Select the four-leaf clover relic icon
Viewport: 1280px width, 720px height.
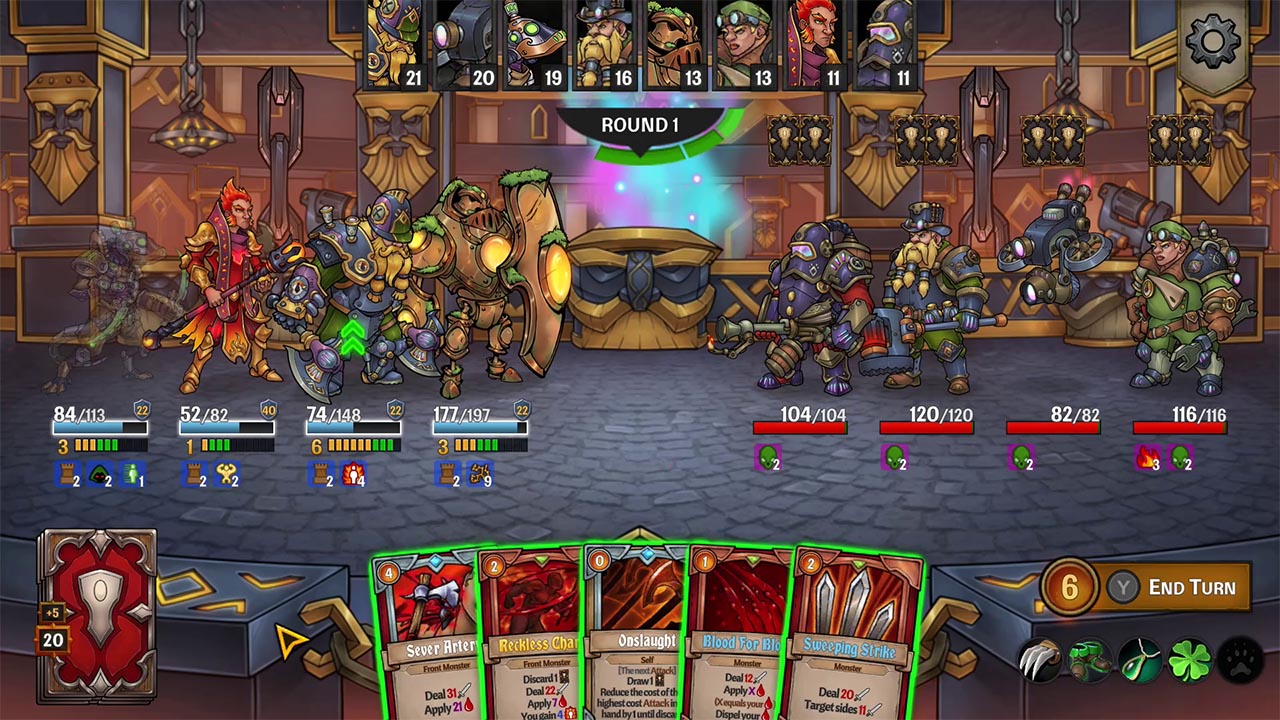tap(1191, 660)
